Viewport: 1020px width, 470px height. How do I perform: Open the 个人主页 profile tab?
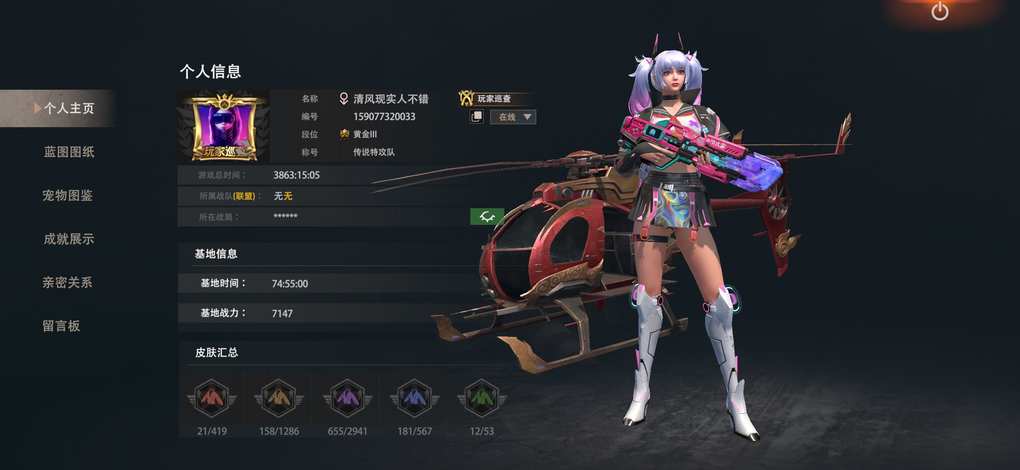(x=62, y=108)
